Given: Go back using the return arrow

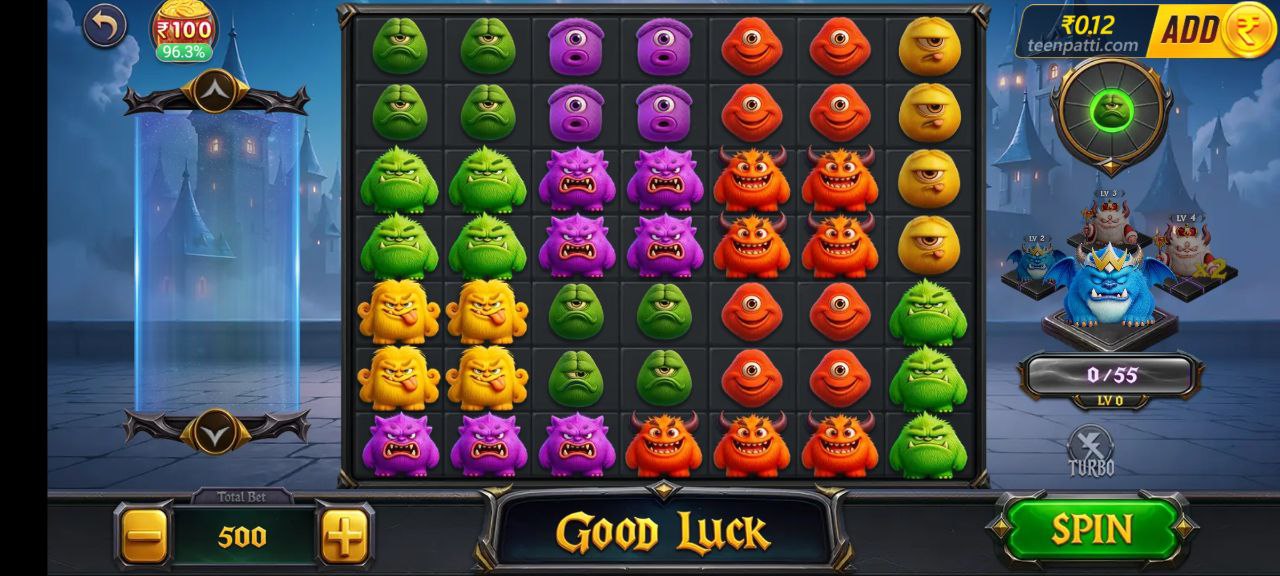Looking at the screenshot, I should tap(105, 26).
